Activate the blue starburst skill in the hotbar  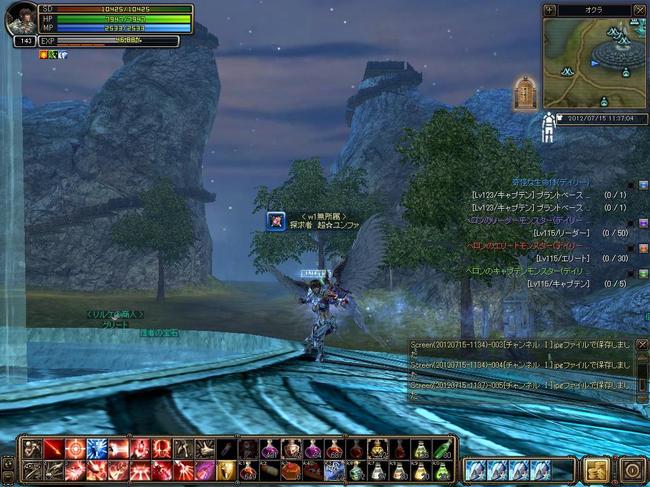97,449
